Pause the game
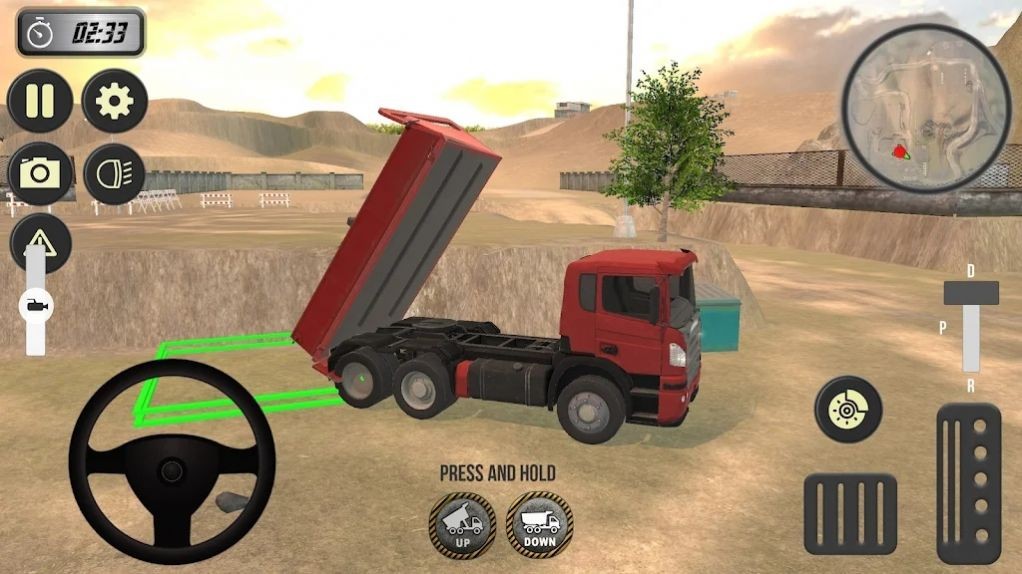Screen dimensions: 1022x574 pos(40,101)
